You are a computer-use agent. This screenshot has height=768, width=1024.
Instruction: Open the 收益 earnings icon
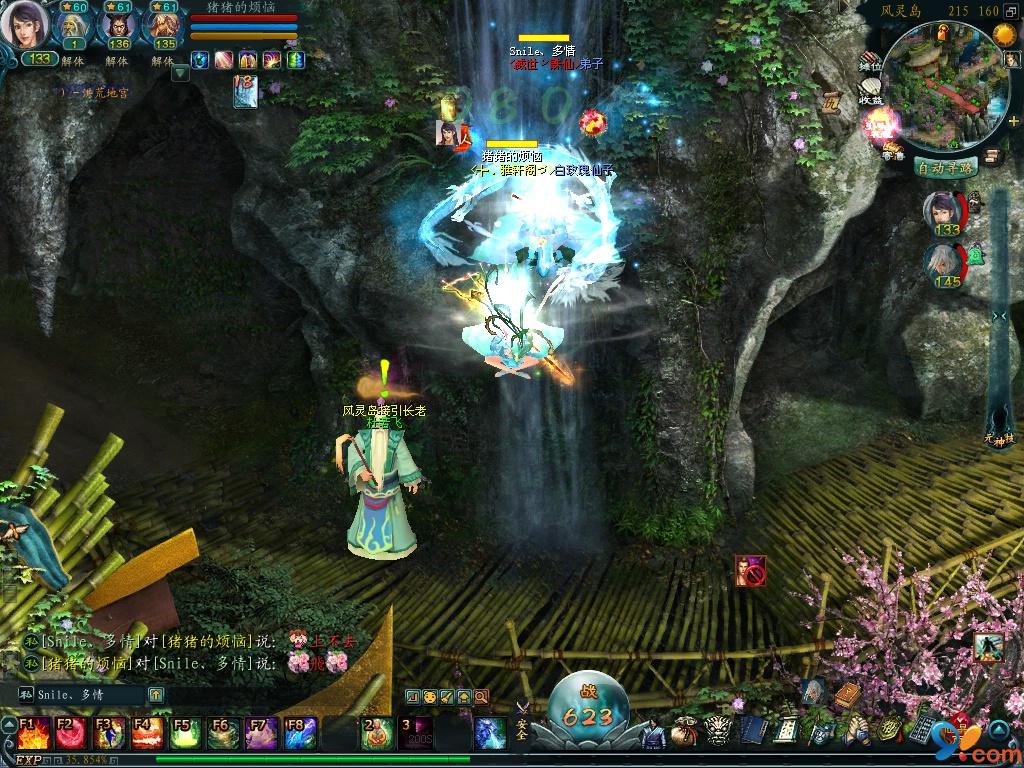pyautogui.click(x=872, y=96)
